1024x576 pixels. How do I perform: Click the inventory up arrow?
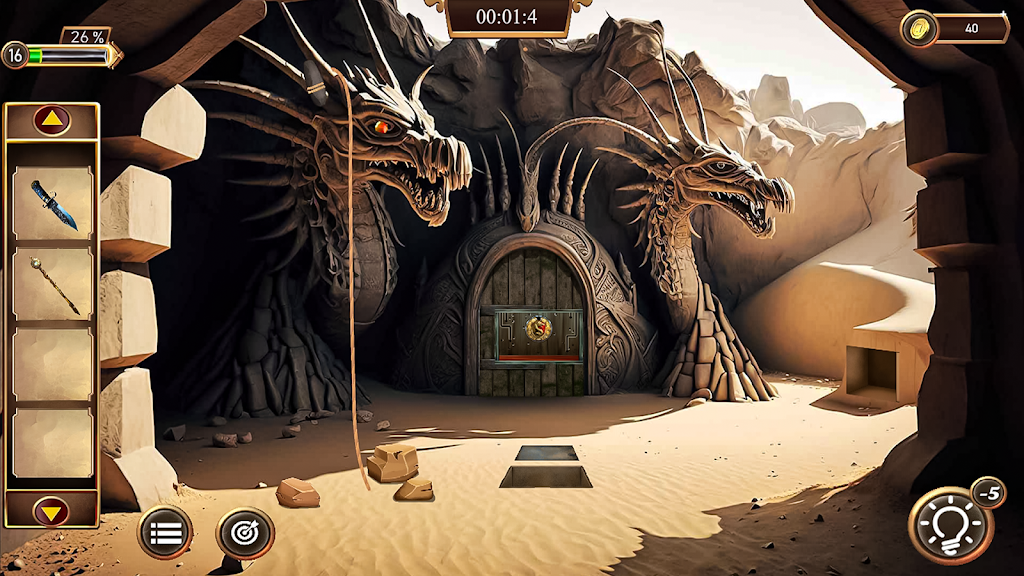tap(52, 120)
